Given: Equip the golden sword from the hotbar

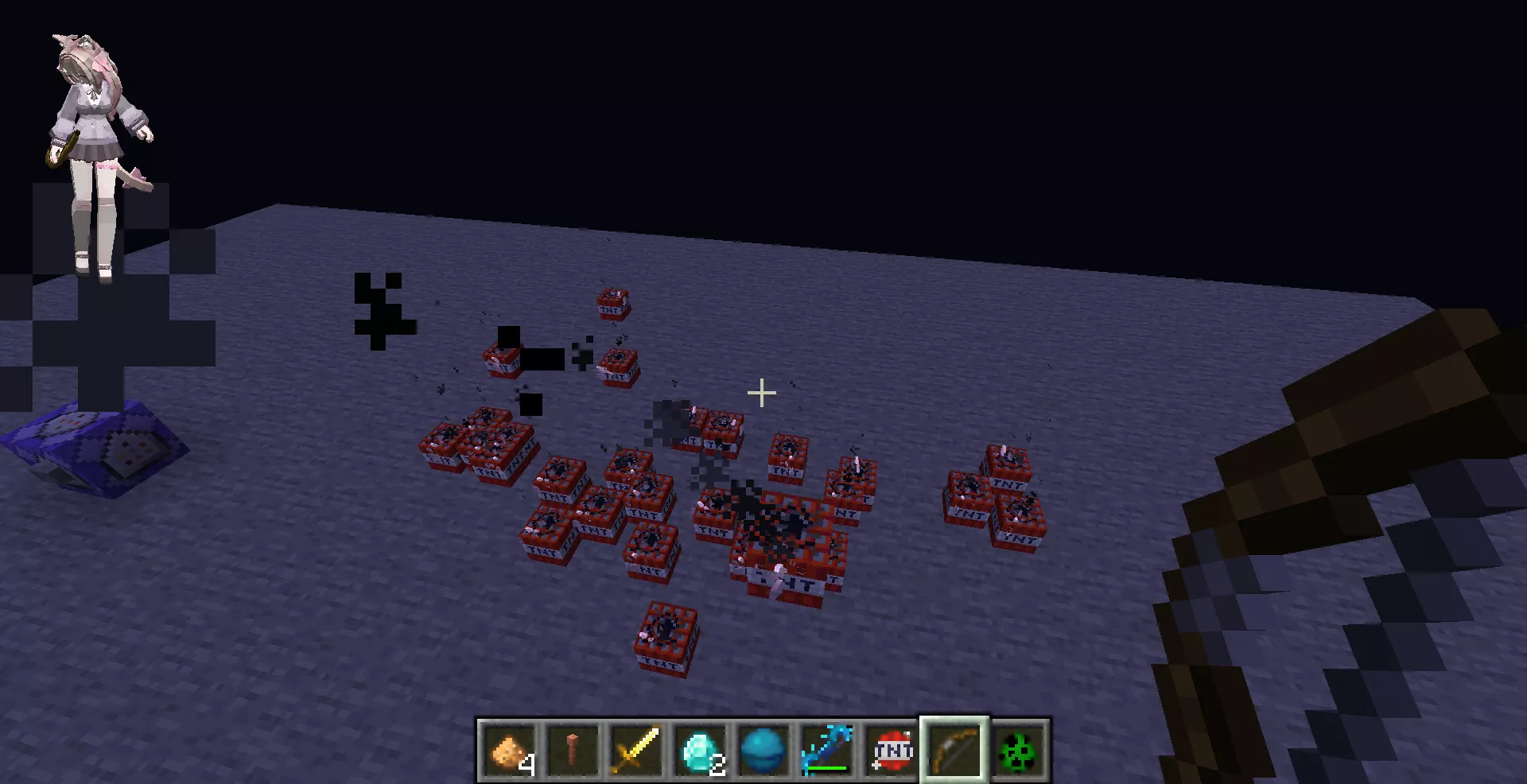Looking at the screenshot, I should [636, 750].
